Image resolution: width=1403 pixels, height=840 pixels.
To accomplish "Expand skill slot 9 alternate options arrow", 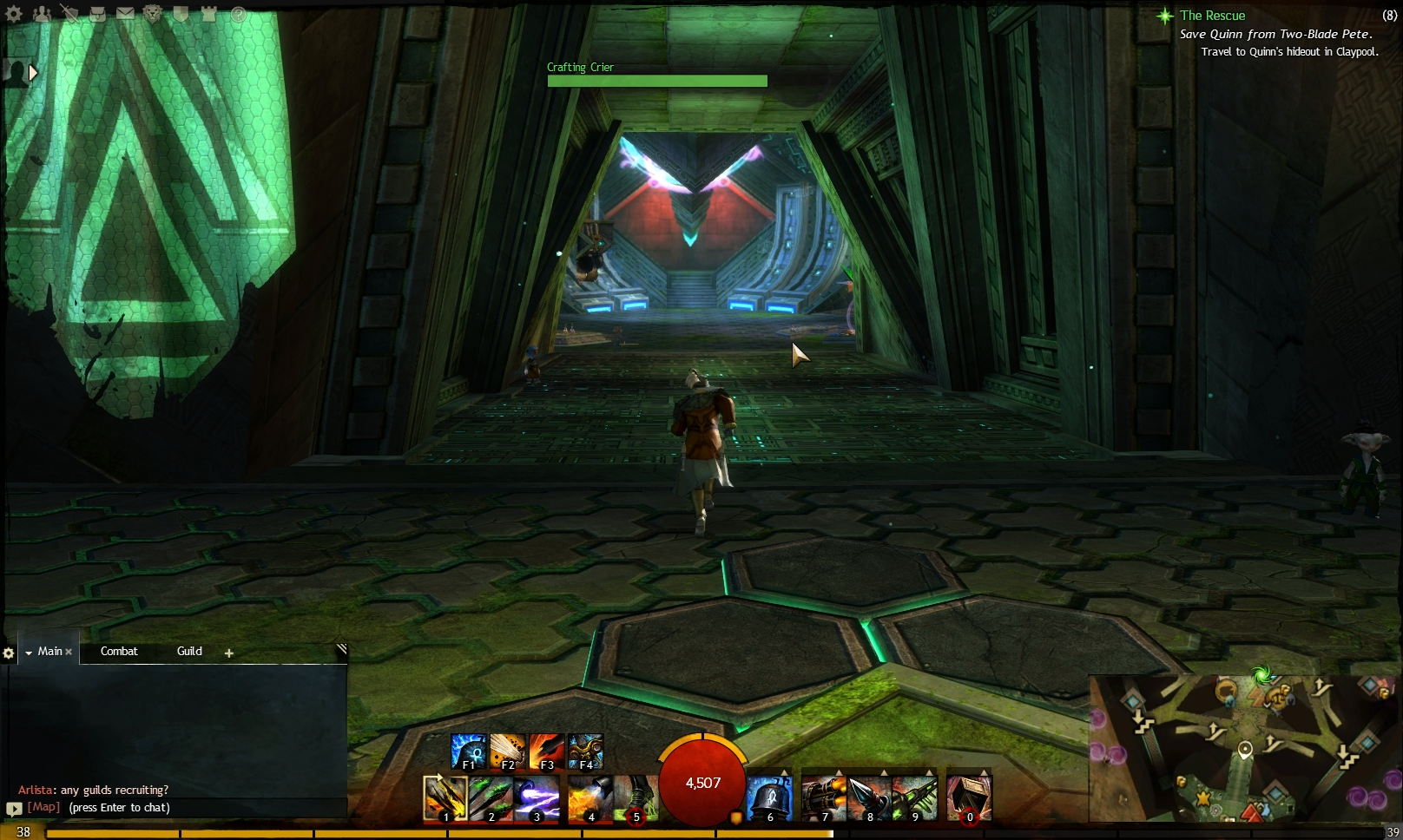I will [x=928, y=771].
